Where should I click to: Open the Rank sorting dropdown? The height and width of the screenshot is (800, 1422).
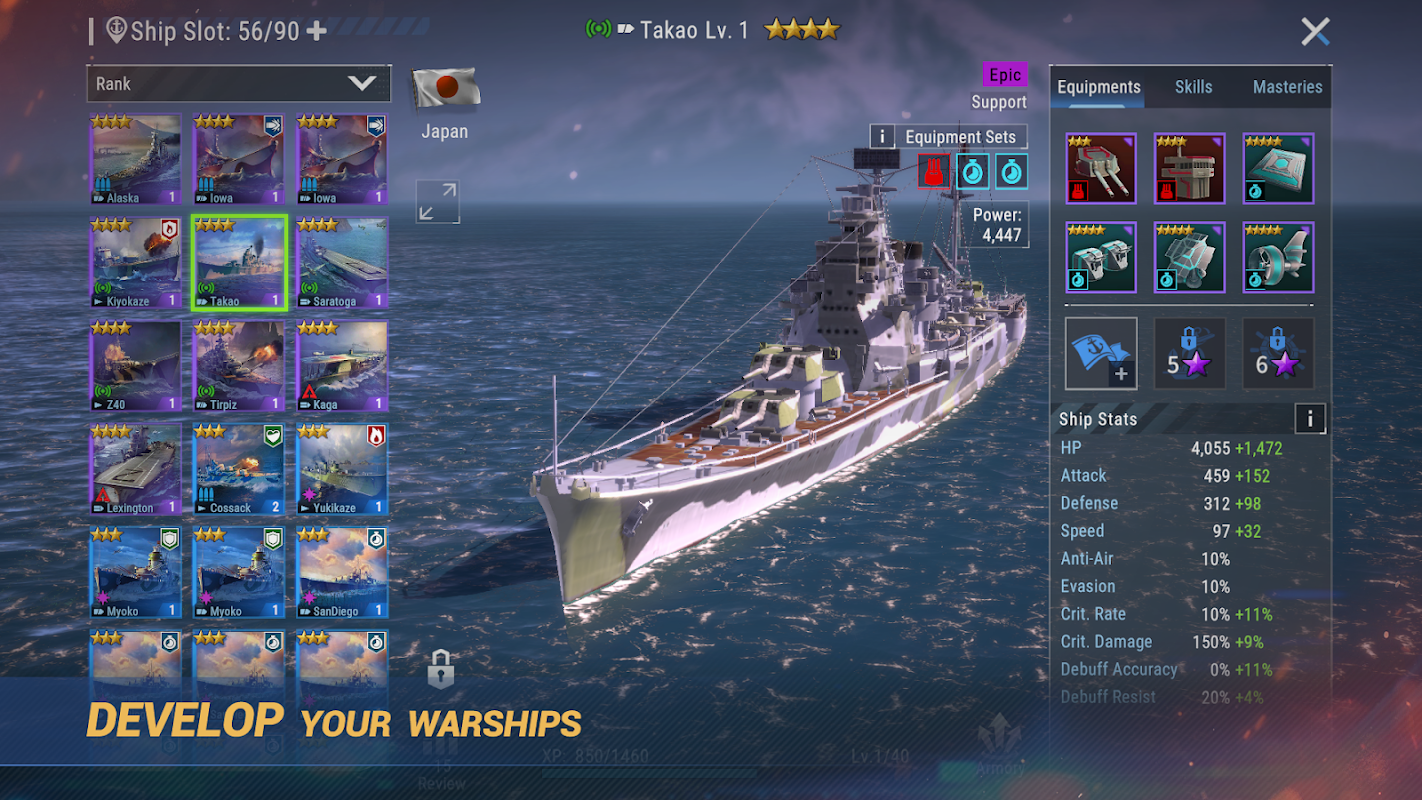click(x=238, y=84)
